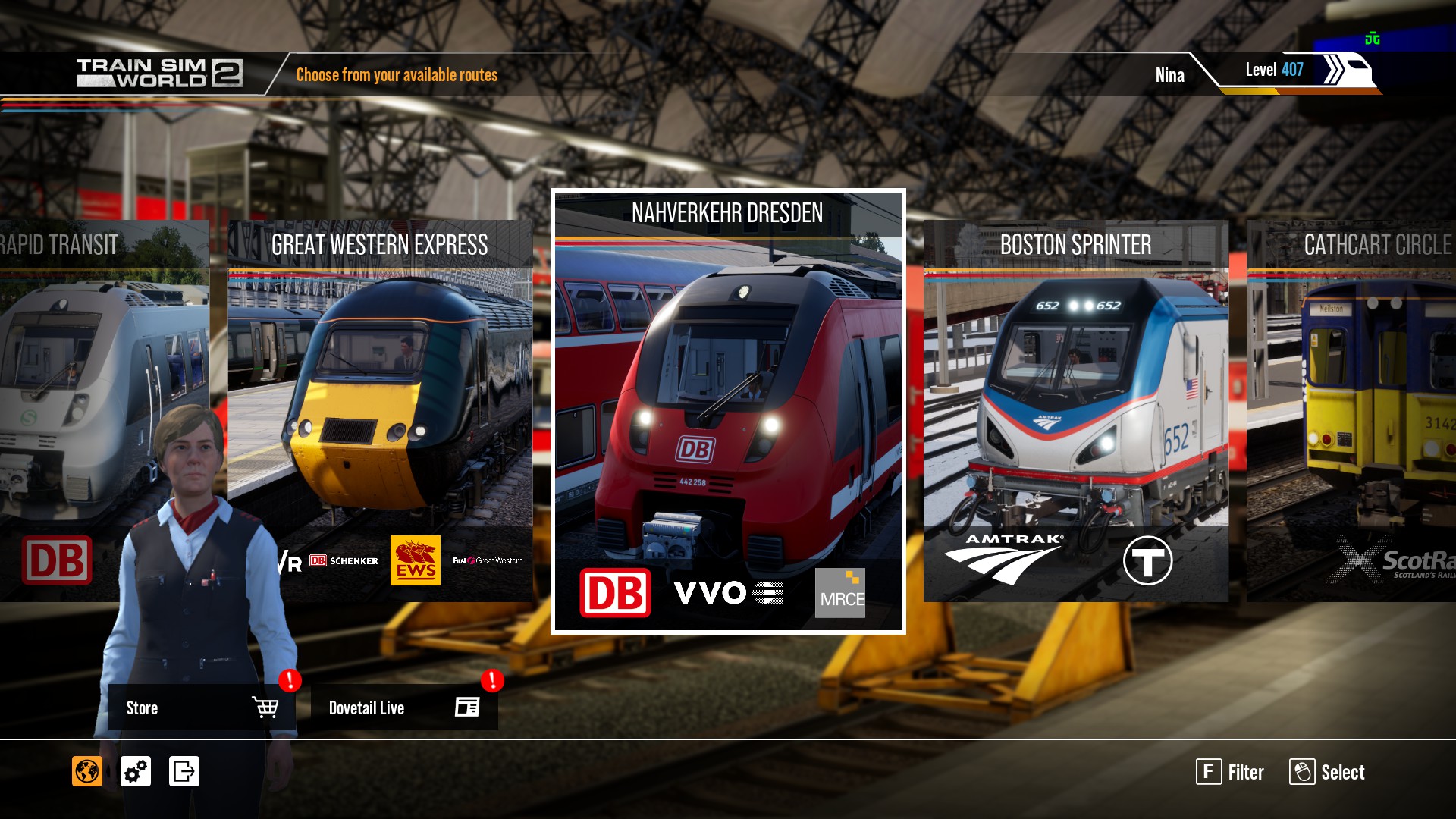Screen dimensions: 1456x819
Task: Open the settings gears icon
Action: point(136,771)
